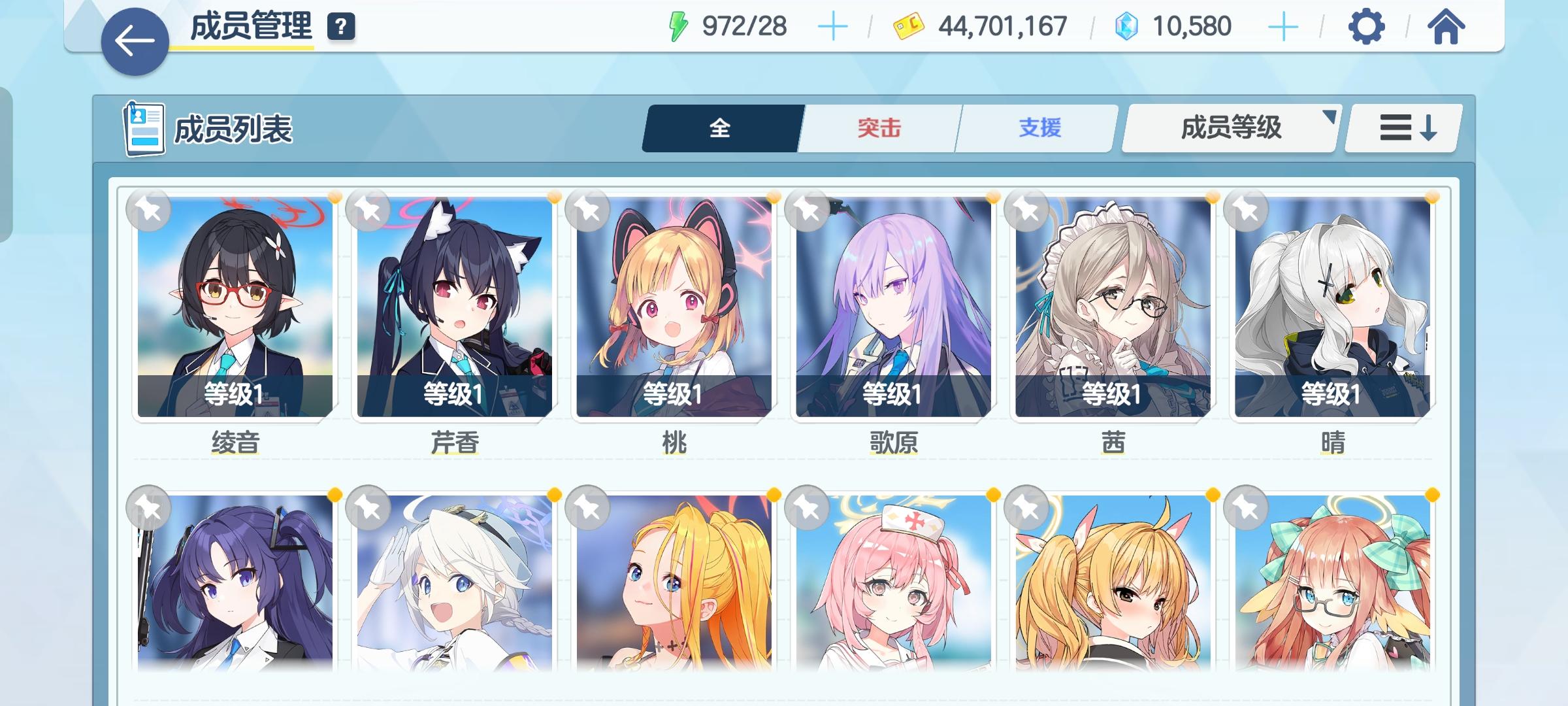
Task: Click the 成员列表 member list icon
Action: click(144, 128)
